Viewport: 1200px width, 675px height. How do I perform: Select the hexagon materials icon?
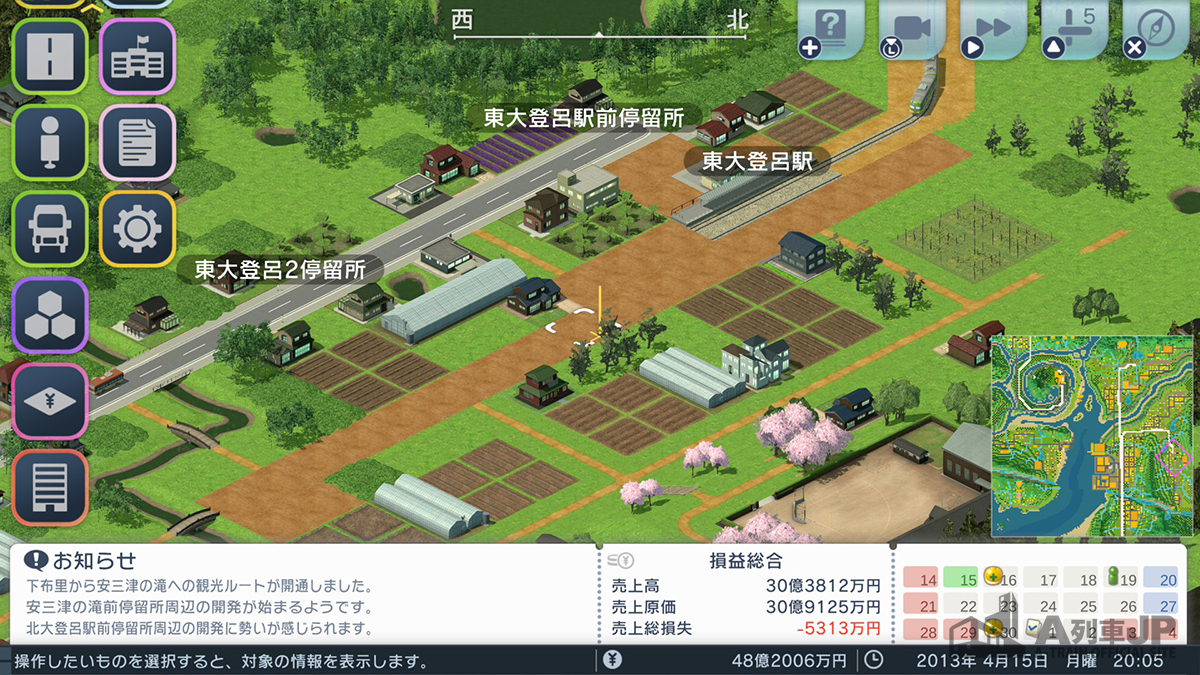click(x=50, y=315)
